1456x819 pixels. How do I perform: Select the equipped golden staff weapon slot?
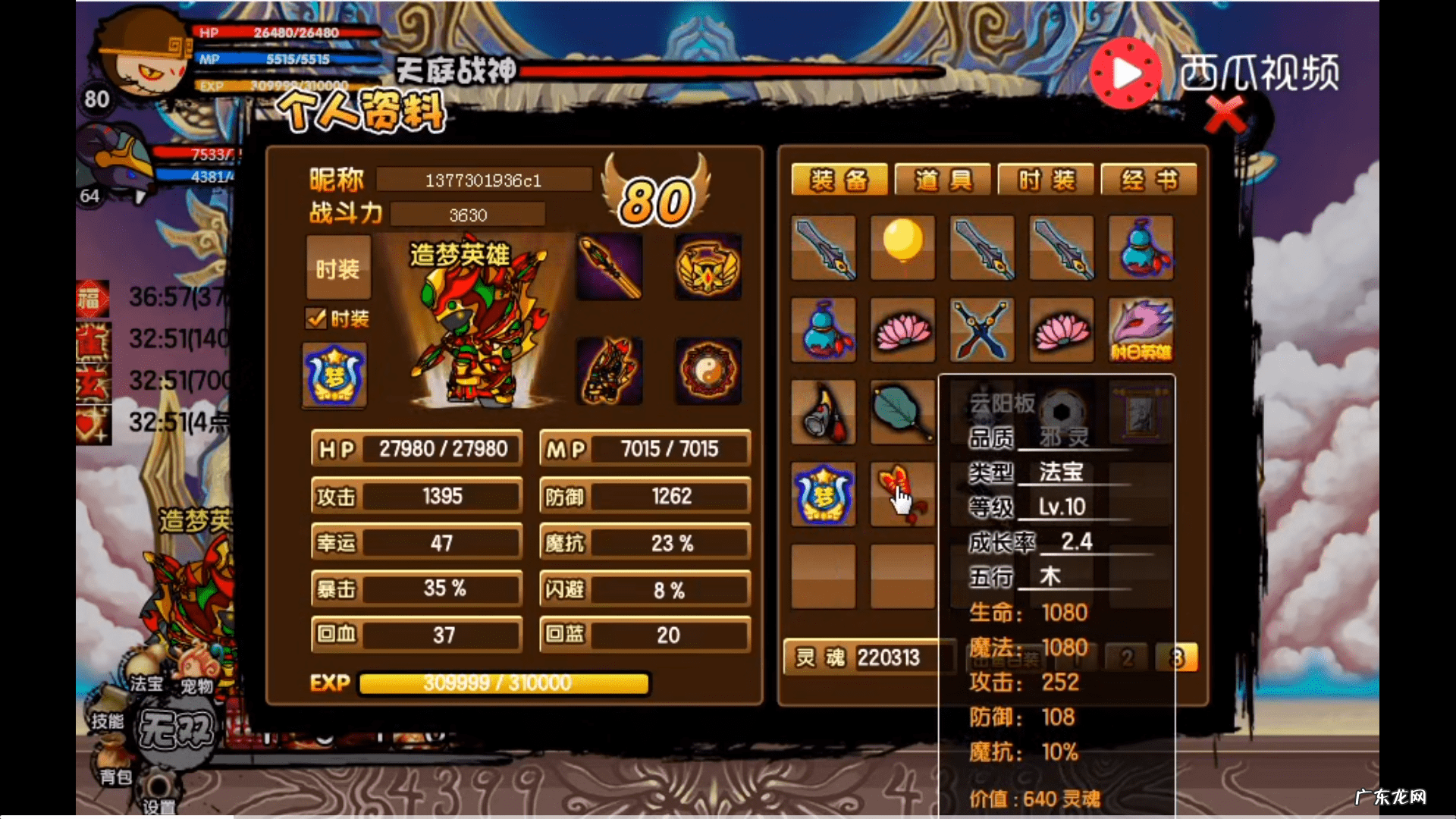(x=609, y=267)
